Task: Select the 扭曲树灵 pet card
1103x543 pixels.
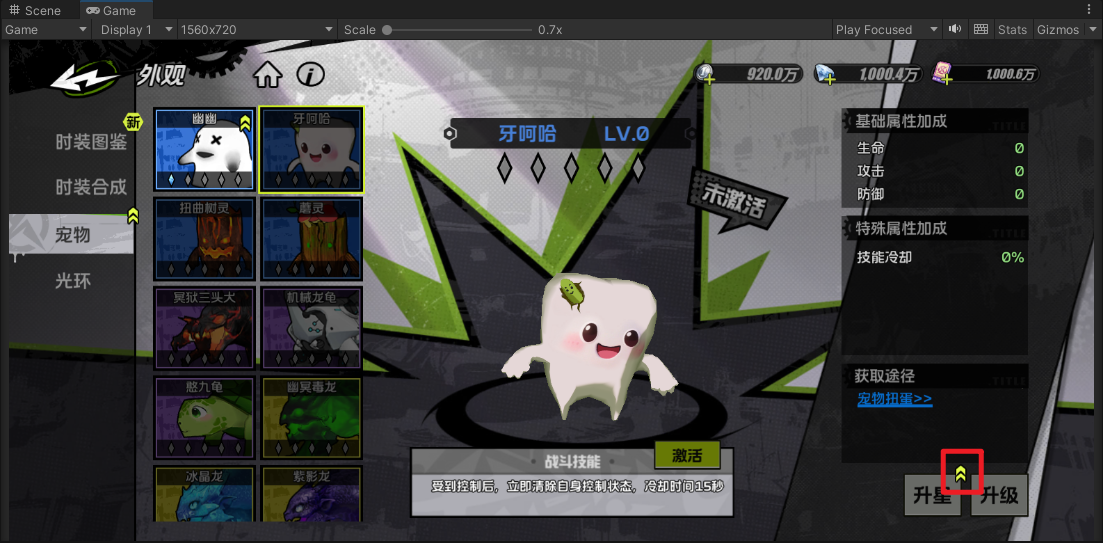Action: point(204,239)
